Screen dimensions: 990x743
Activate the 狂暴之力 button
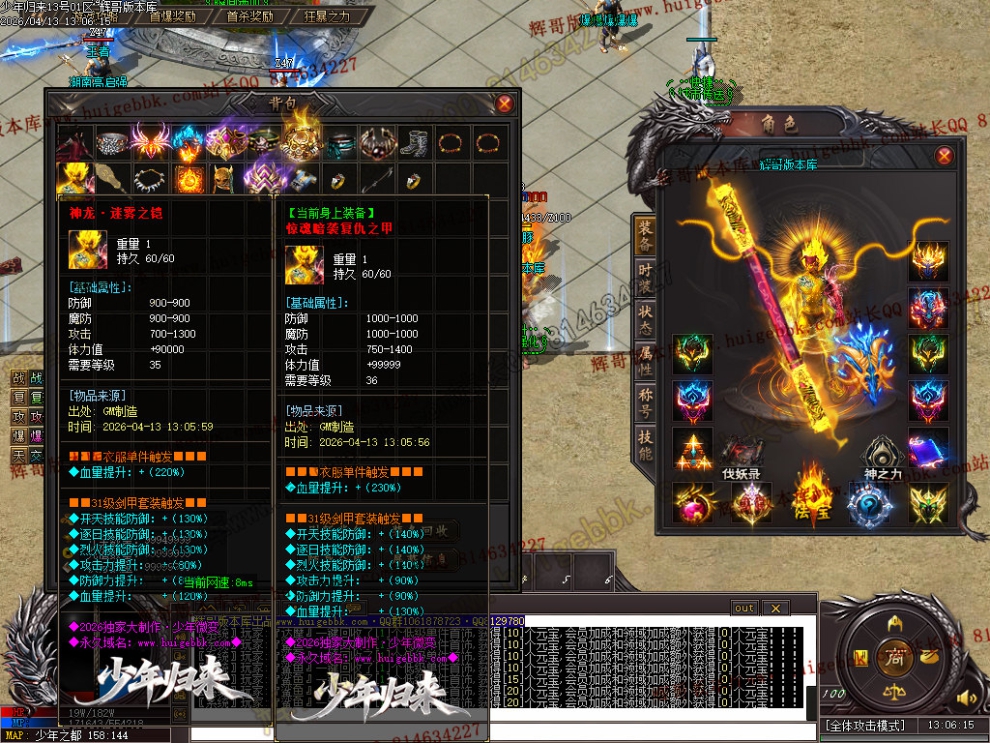(x=327, y=17)
